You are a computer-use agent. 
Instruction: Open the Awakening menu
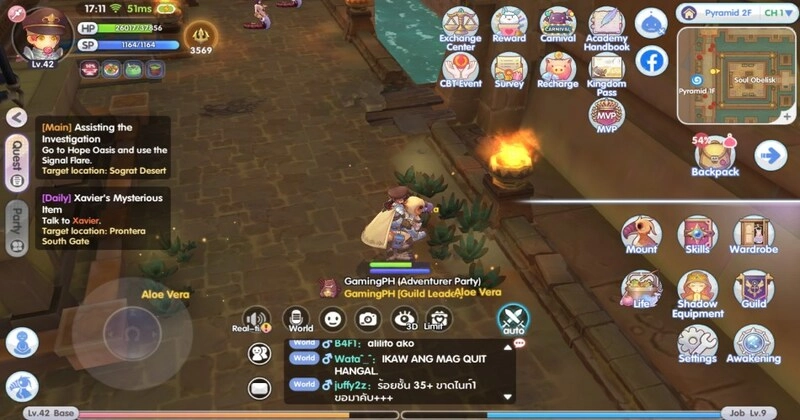pos(753,342)
